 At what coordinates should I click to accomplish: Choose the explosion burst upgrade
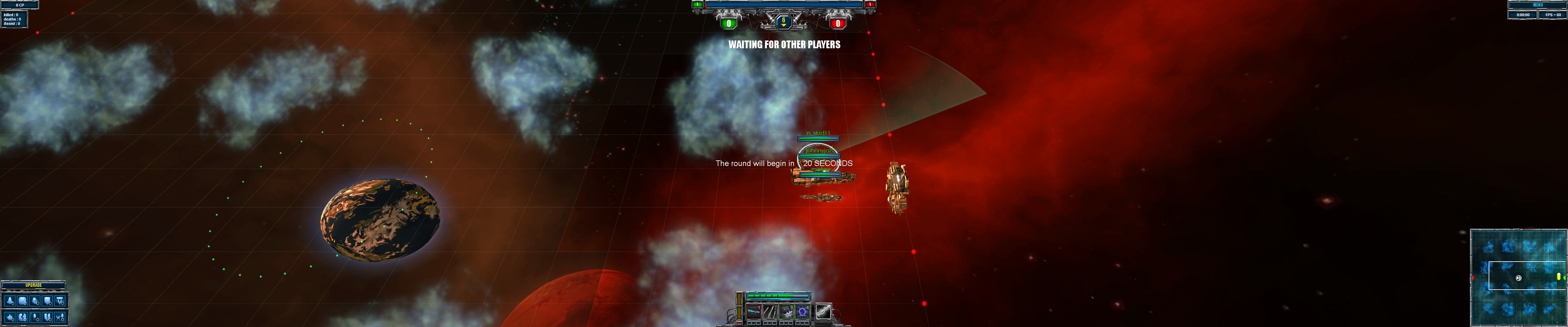(10, 317)
